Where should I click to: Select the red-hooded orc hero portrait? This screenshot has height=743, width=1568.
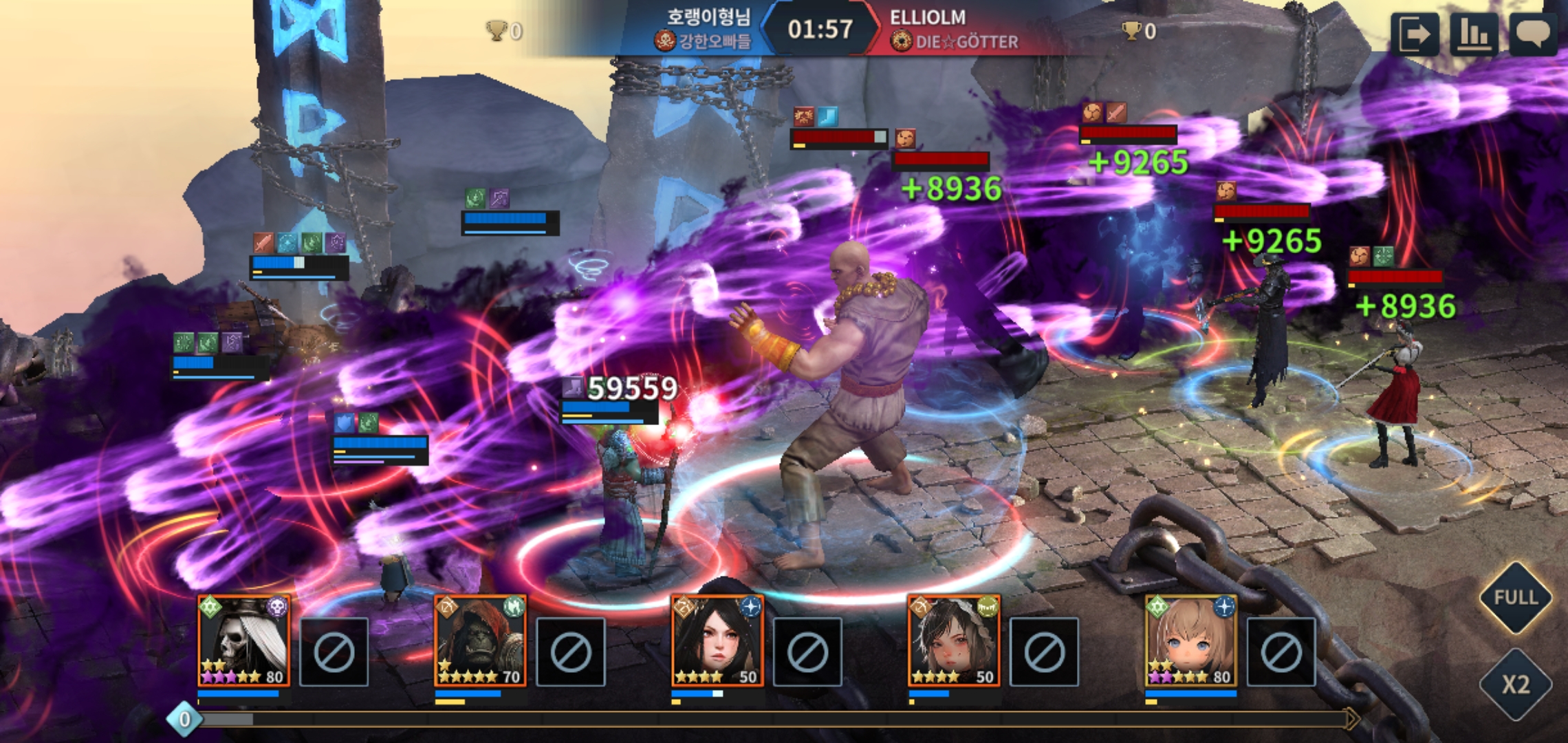pyautogui.click(x=481, y=641)
